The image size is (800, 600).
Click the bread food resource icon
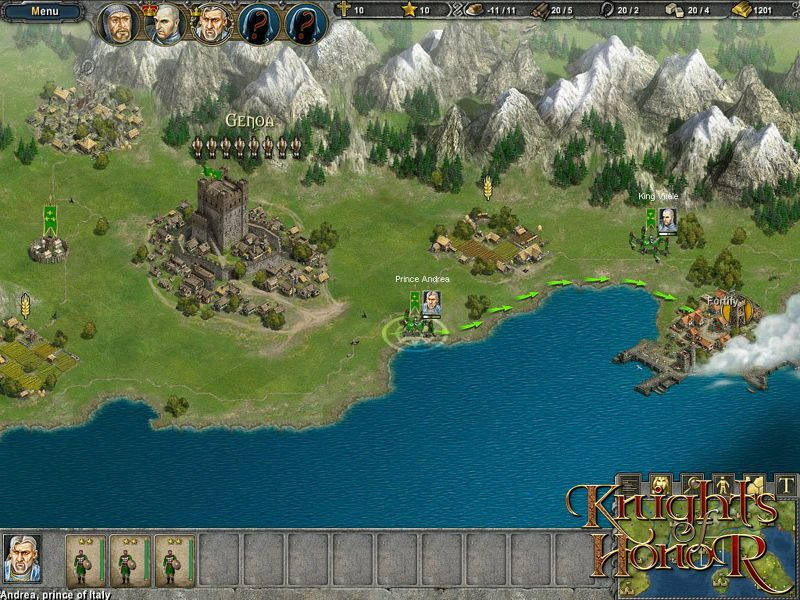click(476, 10)
